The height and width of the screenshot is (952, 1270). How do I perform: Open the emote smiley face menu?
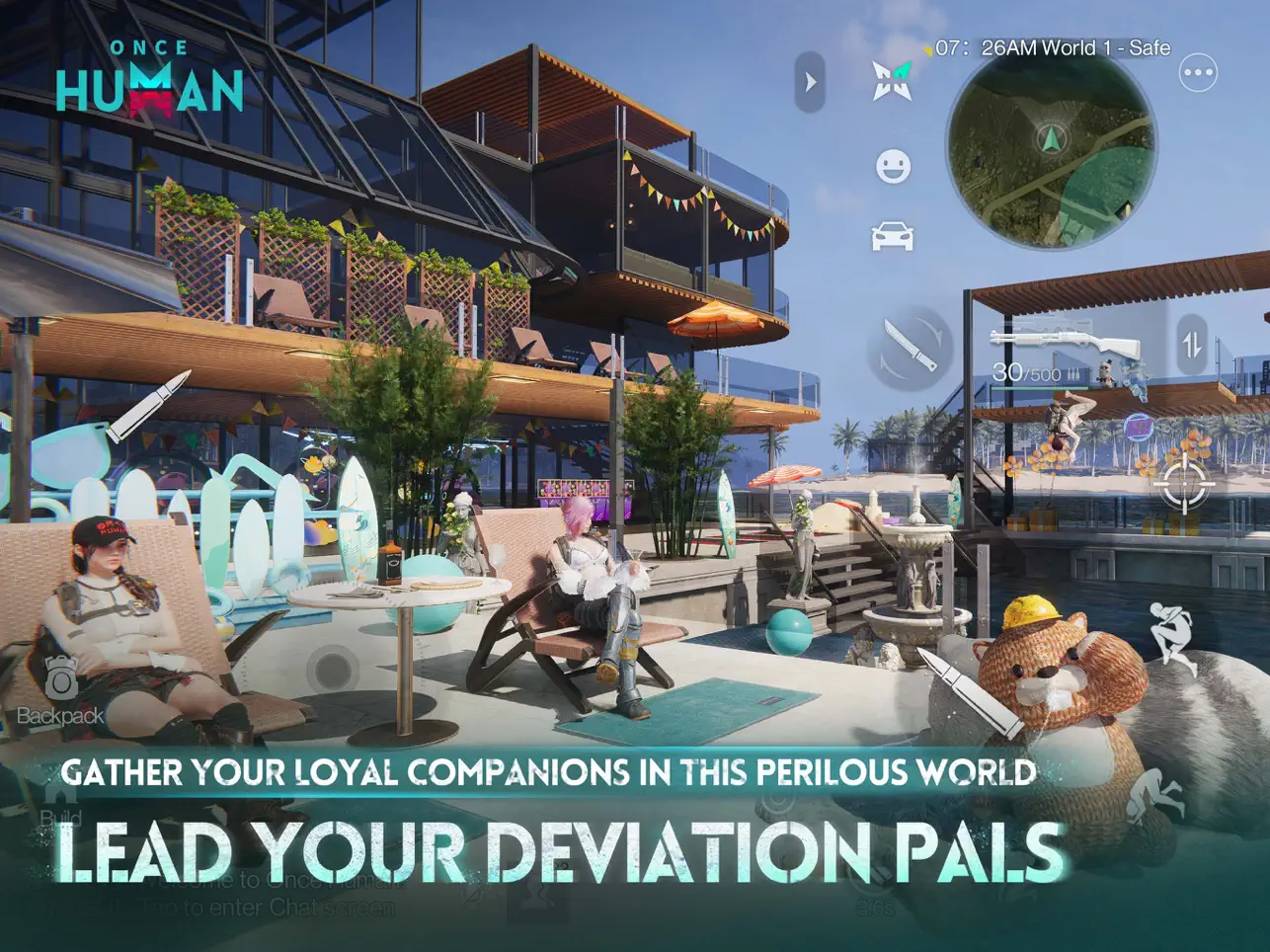pos(893,167)
